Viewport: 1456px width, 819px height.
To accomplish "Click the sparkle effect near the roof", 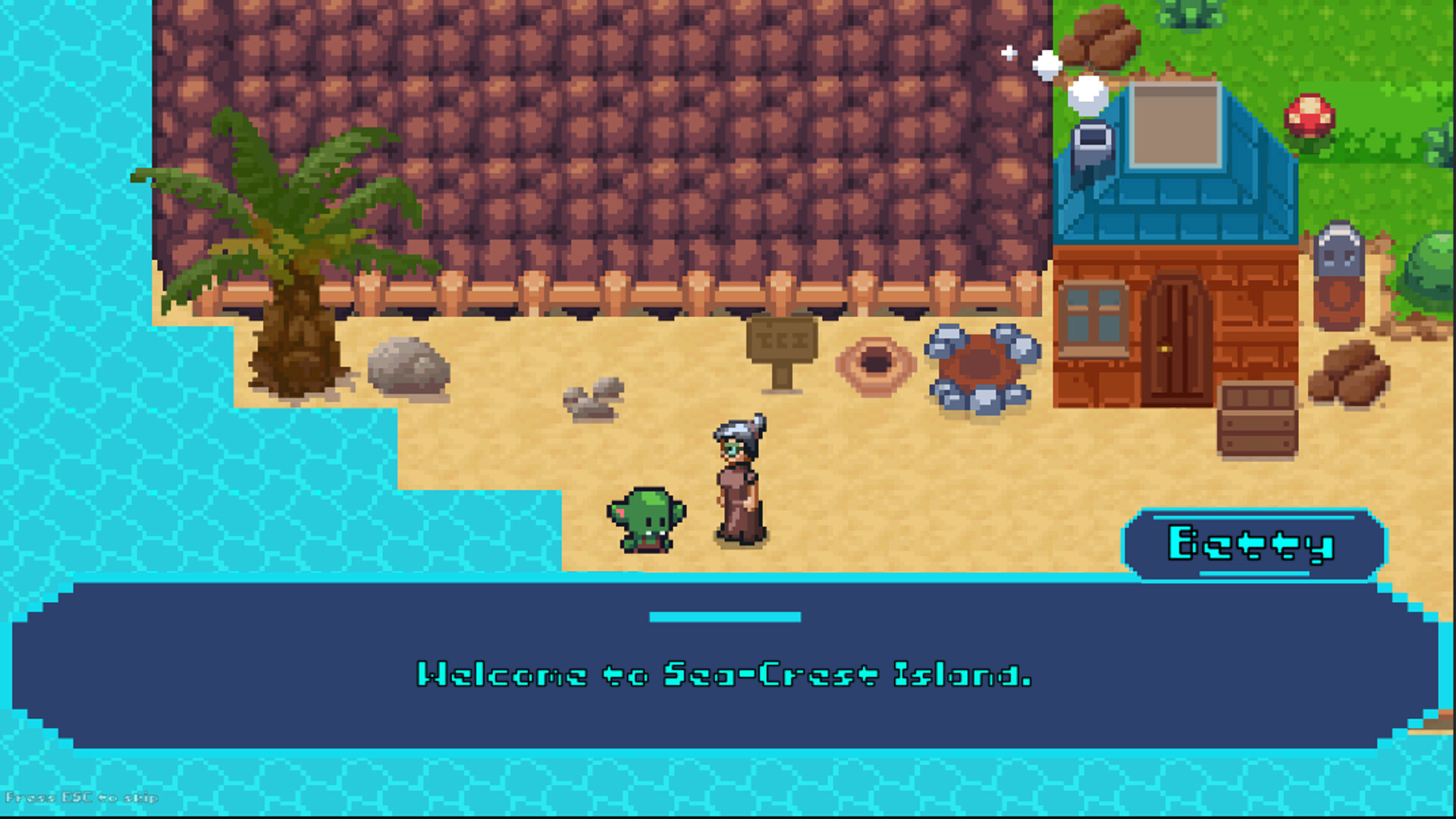I will point(1009,52).
